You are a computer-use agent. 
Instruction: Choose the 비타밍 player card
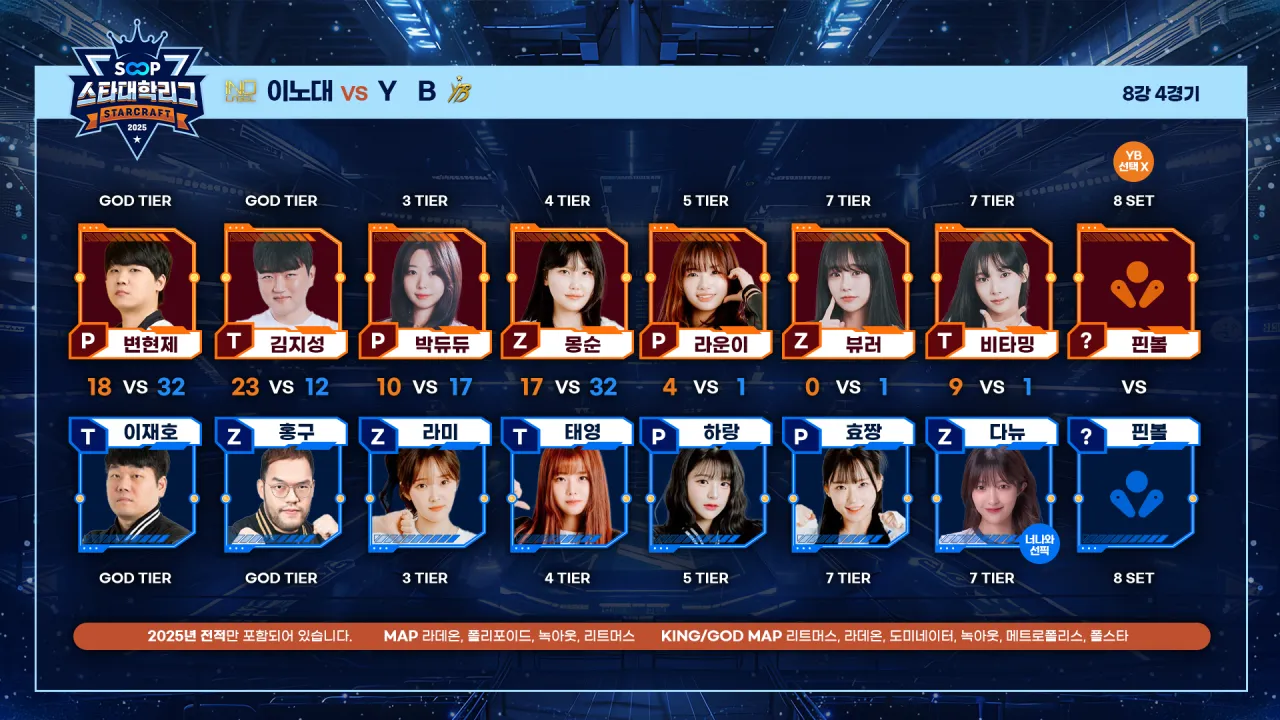pos(993,291)
